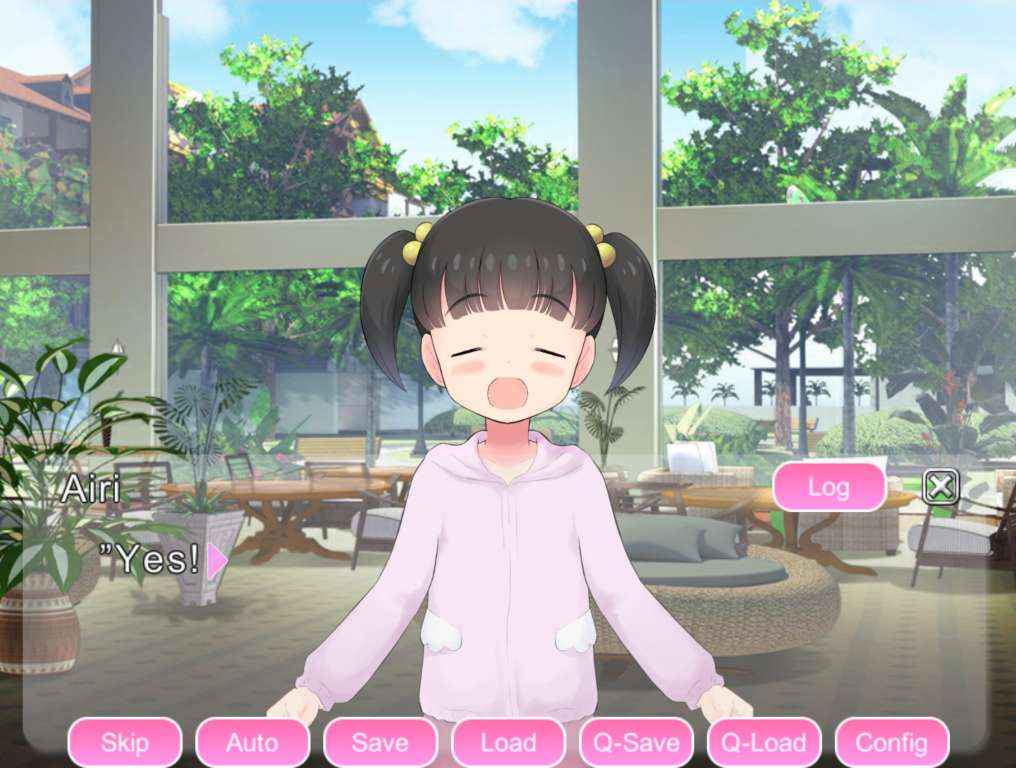Open the dialogue Log
Viewport: 1016px width, 768px height.
pyautogui.click(x=829, y=487)
